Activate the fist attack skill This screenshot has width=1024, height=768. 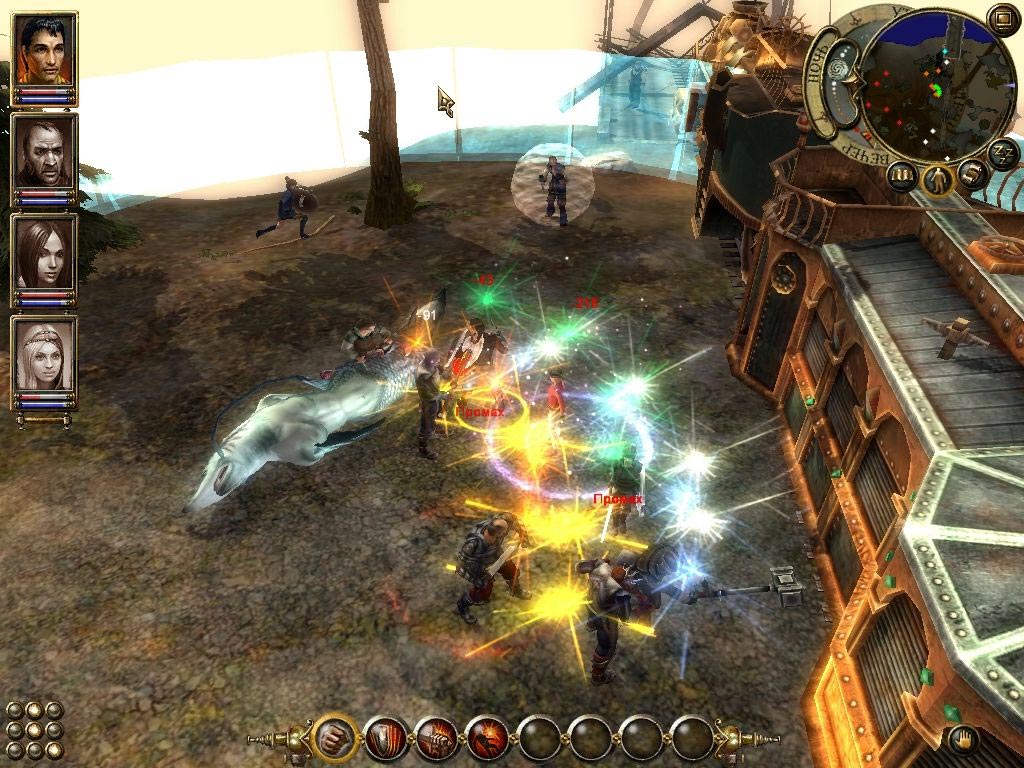pos(334,738)
